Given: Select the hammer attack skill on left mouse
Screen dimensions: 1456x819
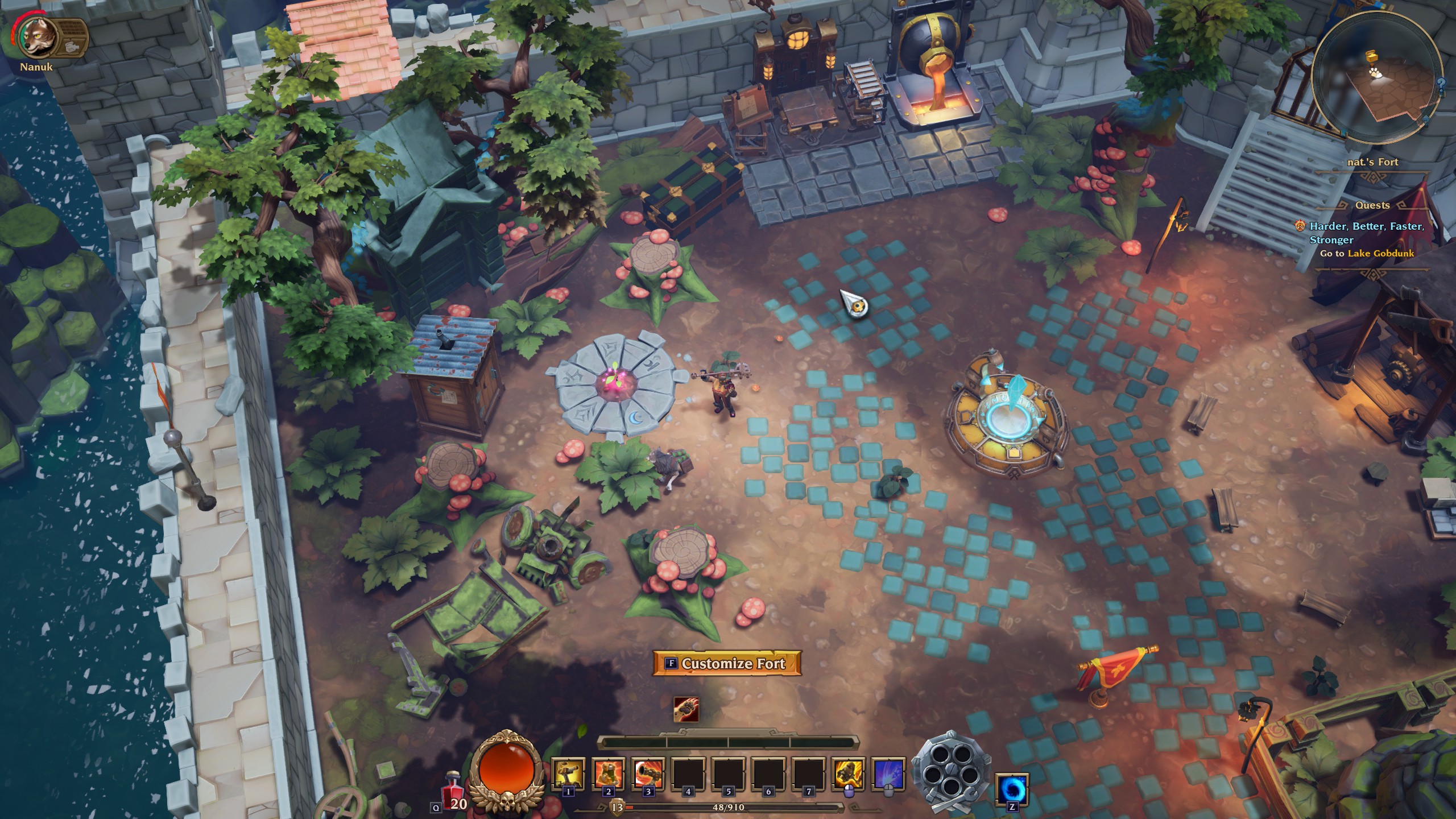Looking at the screenshot, I should pos(849,773).
